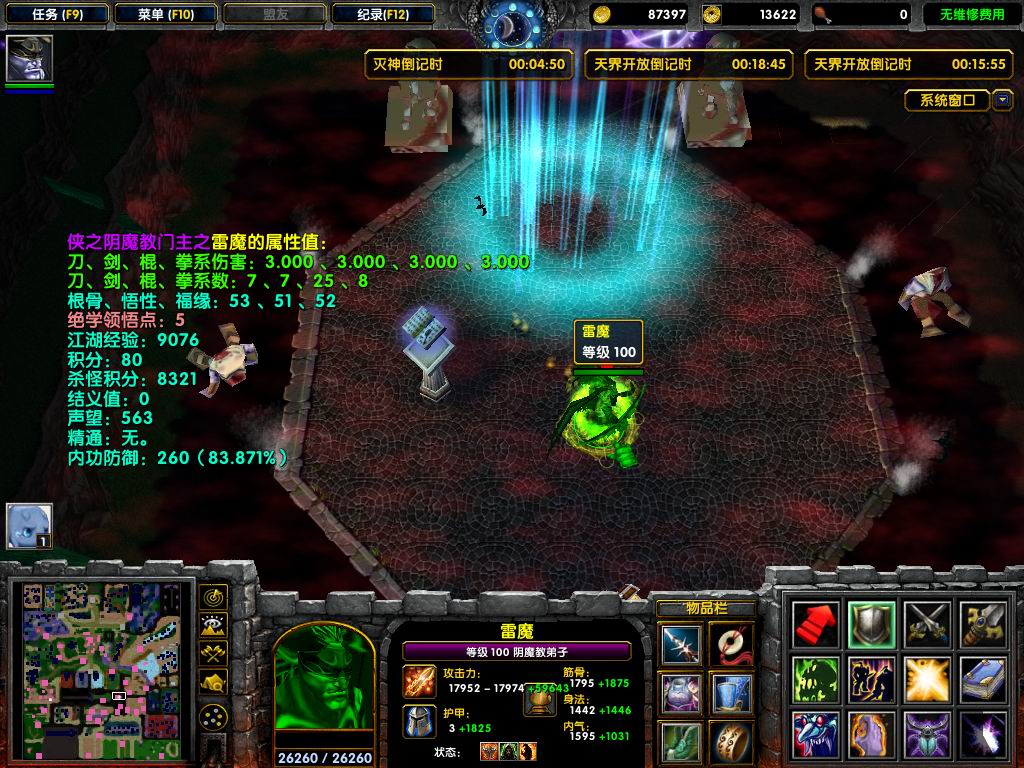Select the hero portrait icon at top-left
1024x768 pixels.
point(29,58)
